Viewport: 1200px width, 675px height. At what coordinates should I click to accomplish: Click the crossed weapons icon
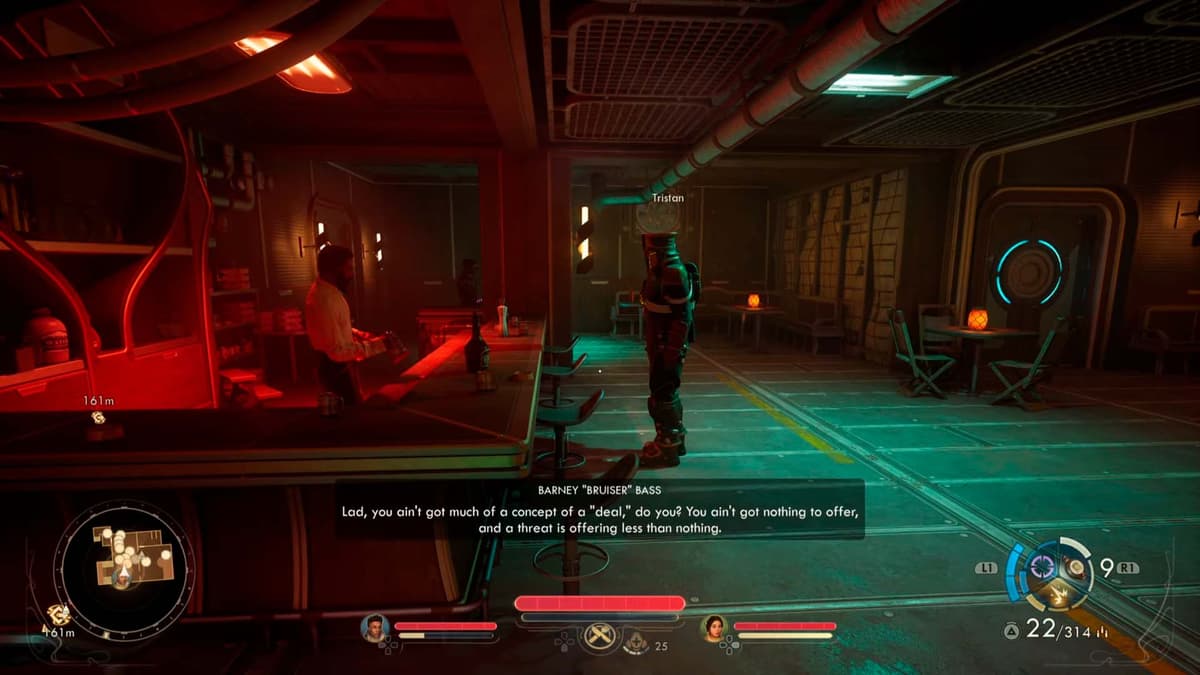tap(599, 635)
